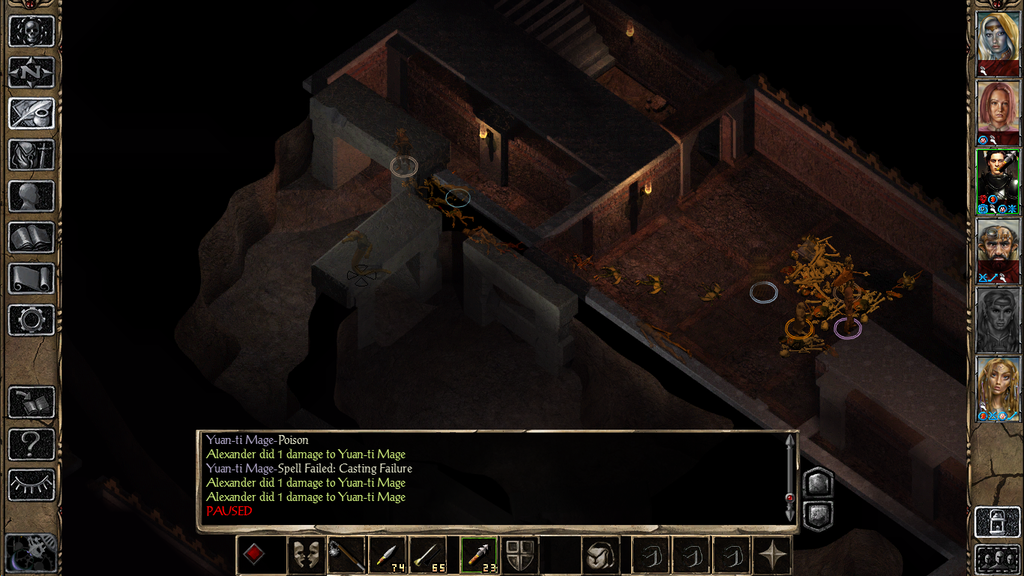This screenshot has height=576, width=1024.
Task: Click the red diamond action button
Action: pos(254,555)
